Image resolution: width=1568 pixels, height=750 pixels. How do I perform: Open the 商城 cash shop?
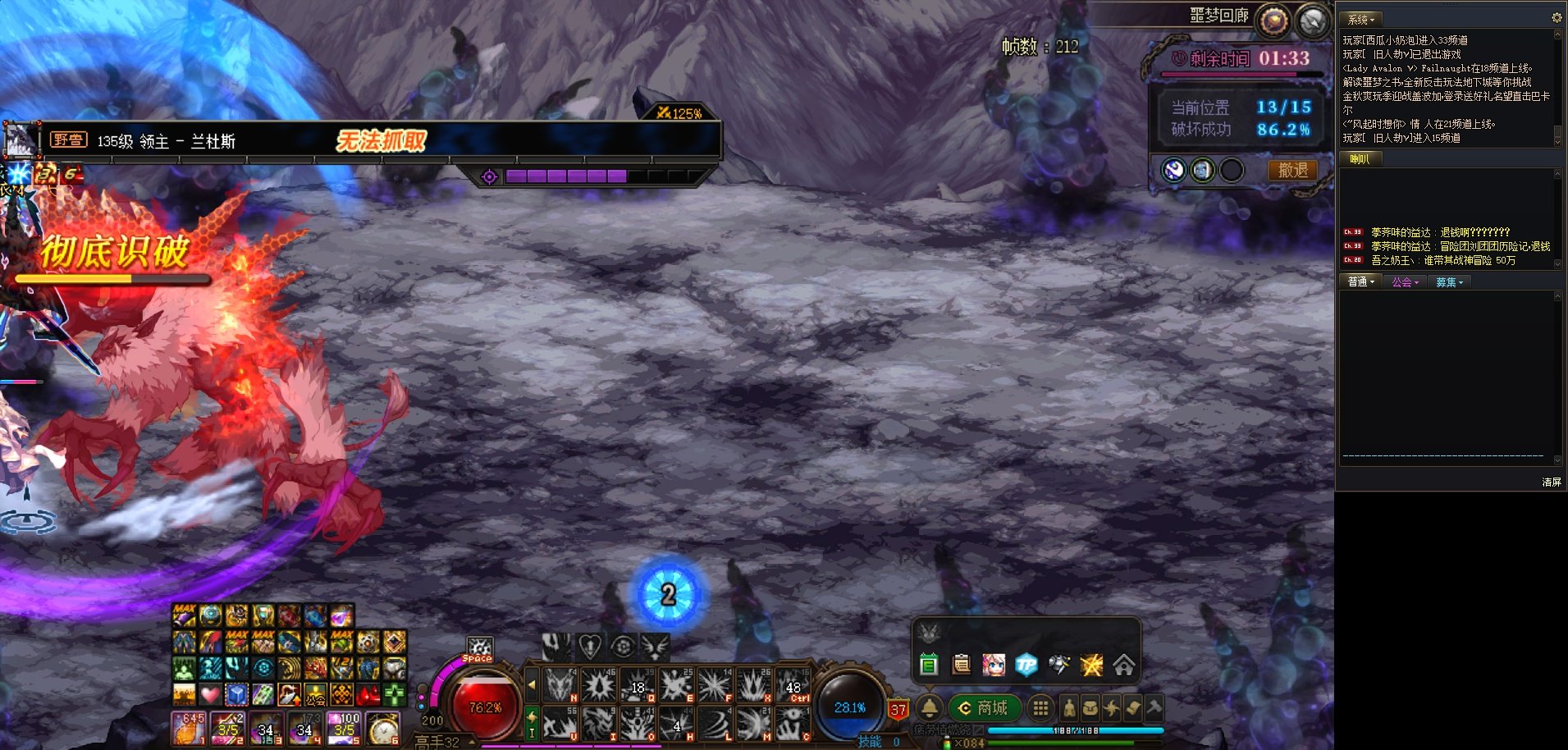985,707
